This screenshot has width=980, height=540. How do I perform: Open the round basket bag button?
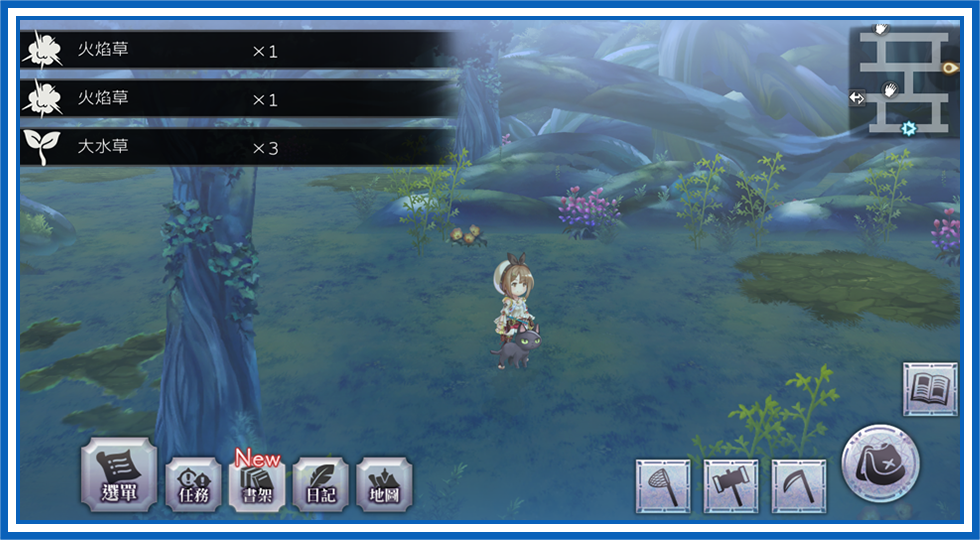[x=880, y=465]
